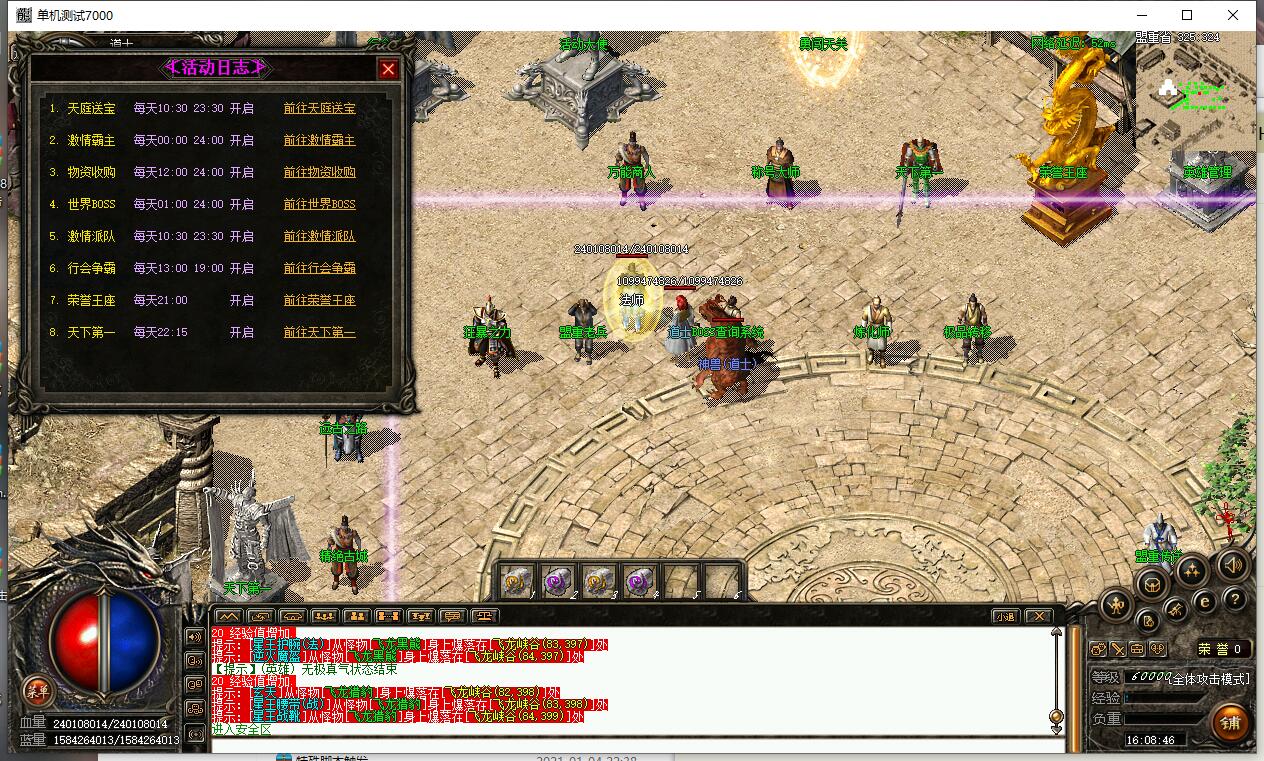Go to 前往激情霸主 event
The image size is (1264, 761).
point(319,140)
